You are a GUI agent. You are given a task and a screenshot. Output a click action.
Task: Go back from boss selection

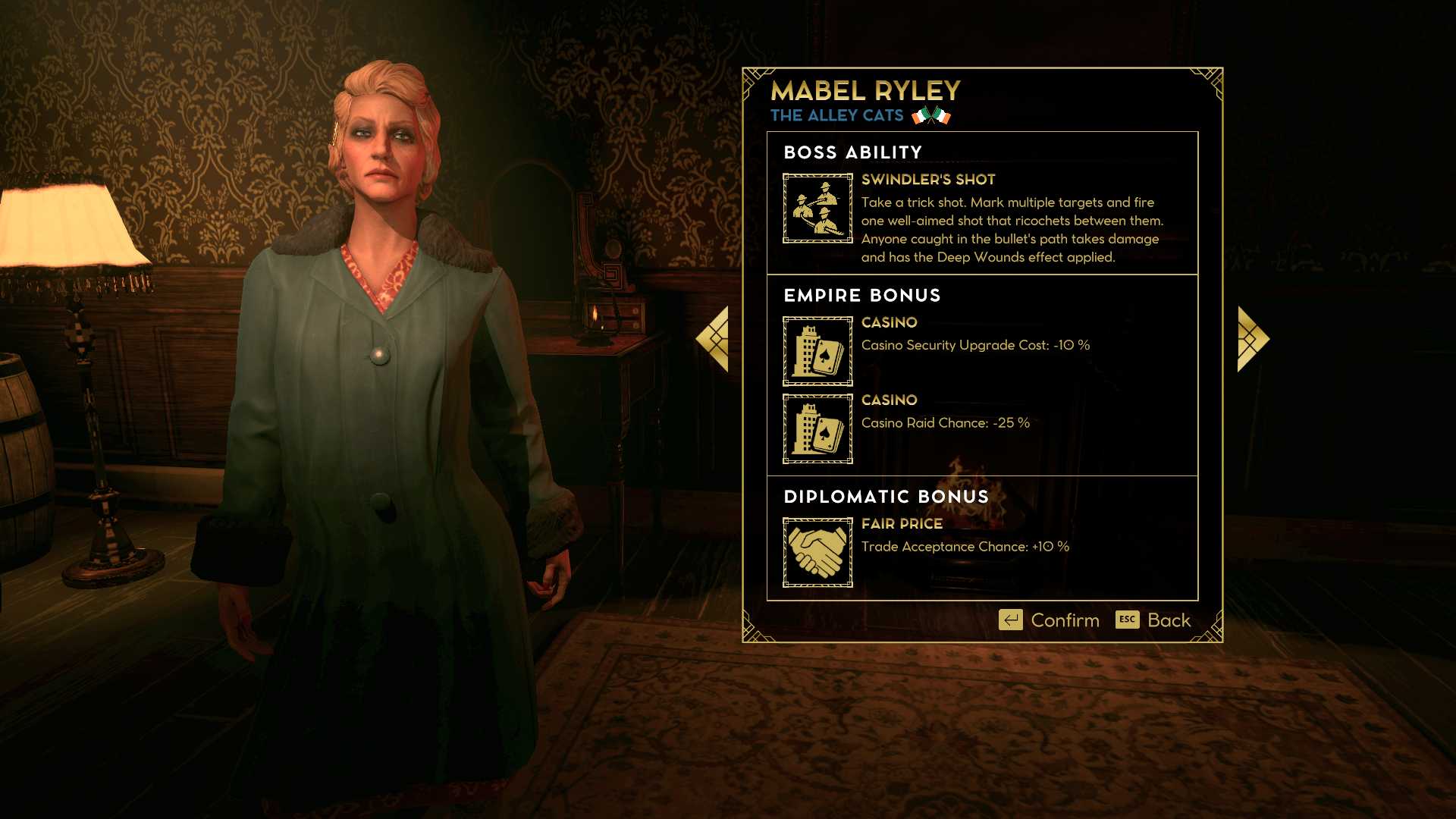(x=1153, y=620)
